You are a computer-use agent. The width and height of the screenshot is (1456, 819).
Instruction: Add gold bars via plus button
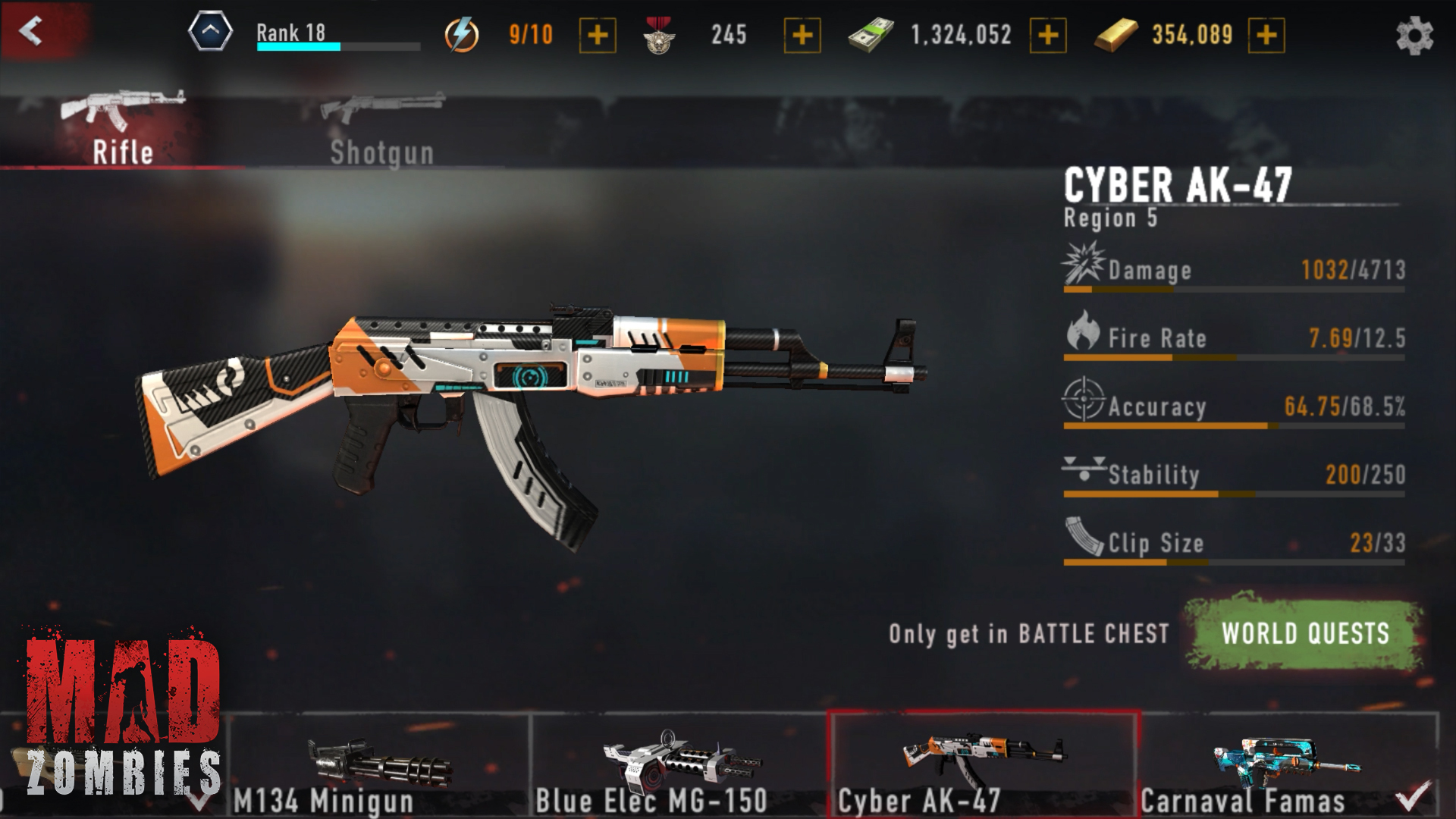pos(1266,35)
